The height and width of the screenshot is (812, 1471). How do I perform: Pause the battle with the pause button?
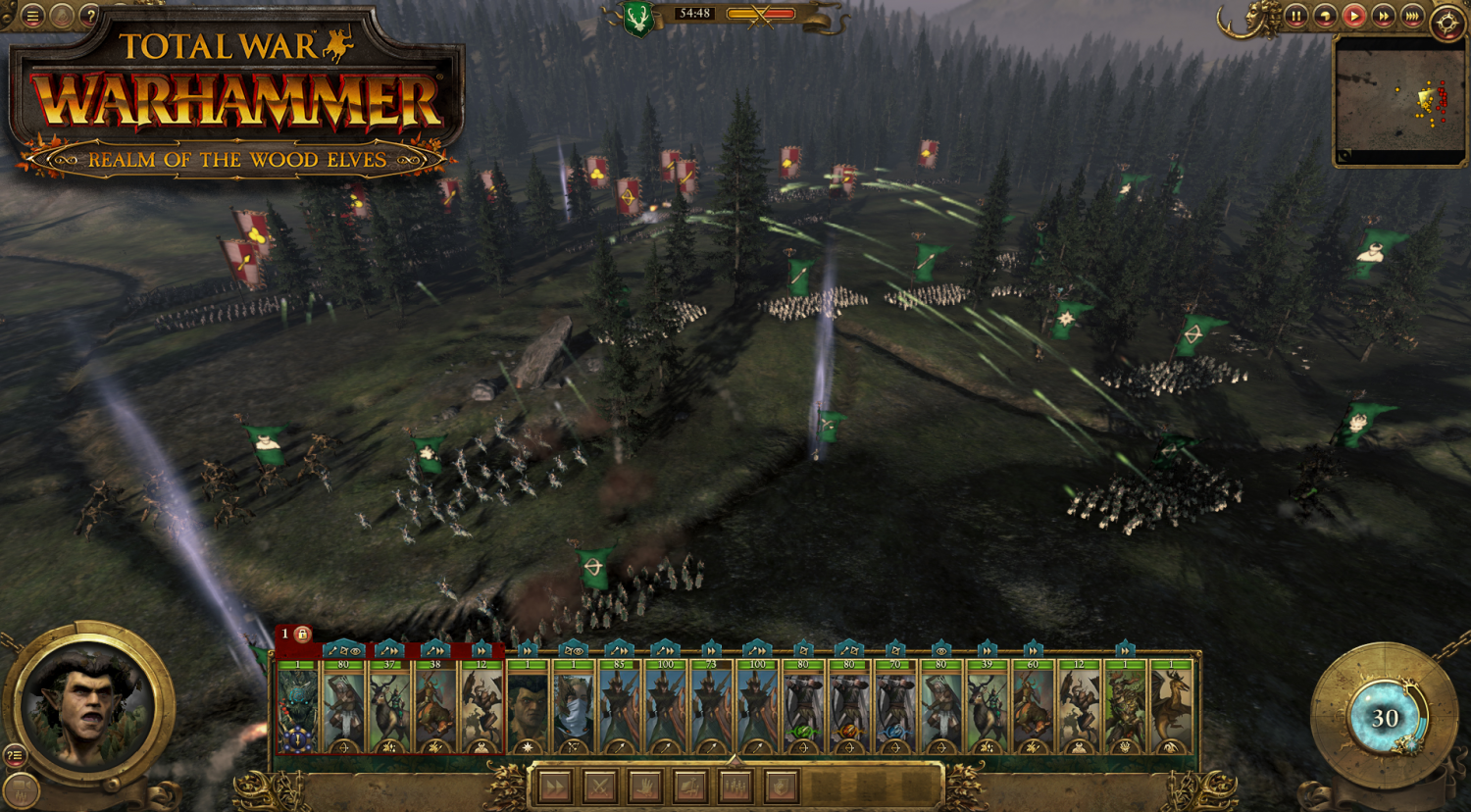click(x=1296, y=16)
